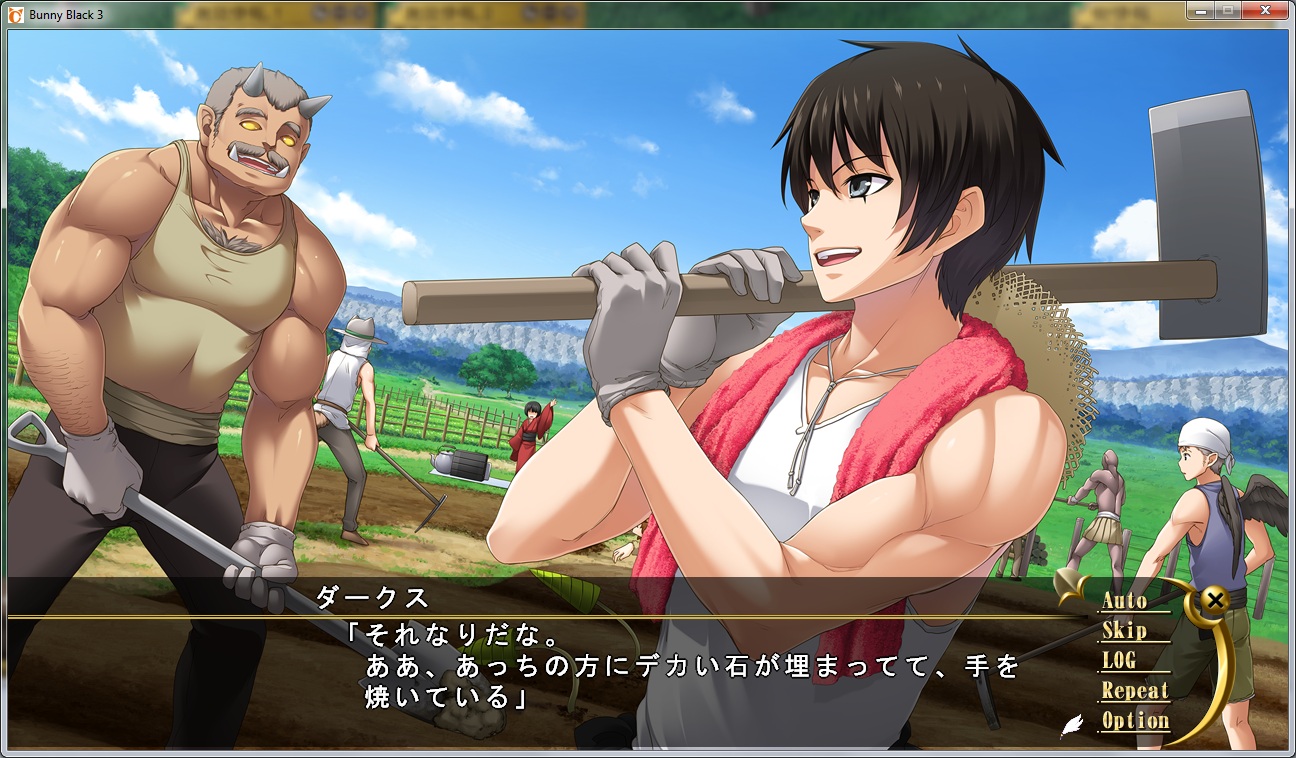Hide the message window with the X button
This screenshot has height=758, width=1296.
1214,600
